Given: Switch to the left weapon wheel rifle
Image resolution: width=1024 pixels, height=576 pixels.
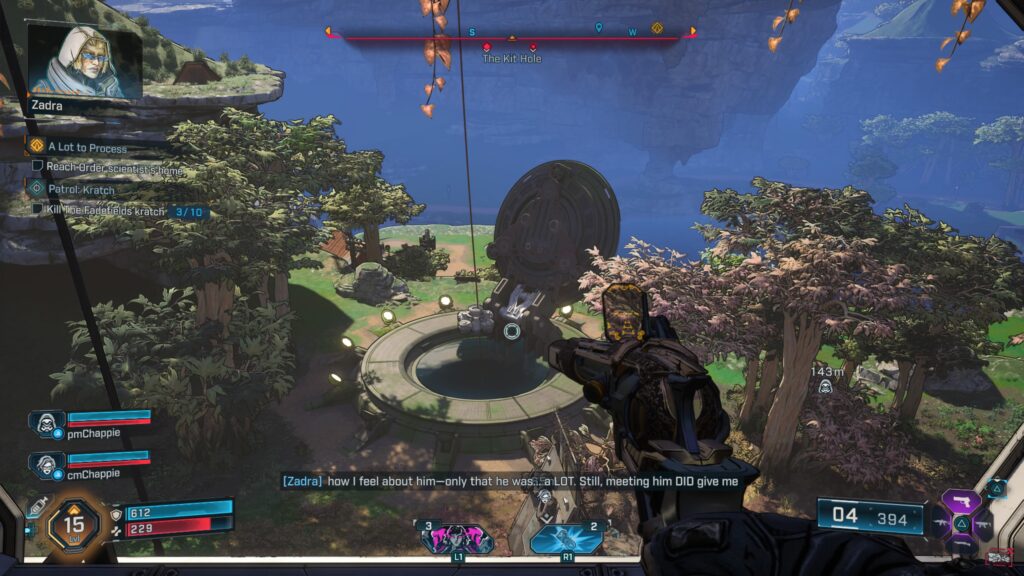Looking at the screenshot, I should click(x=940, y=522).
